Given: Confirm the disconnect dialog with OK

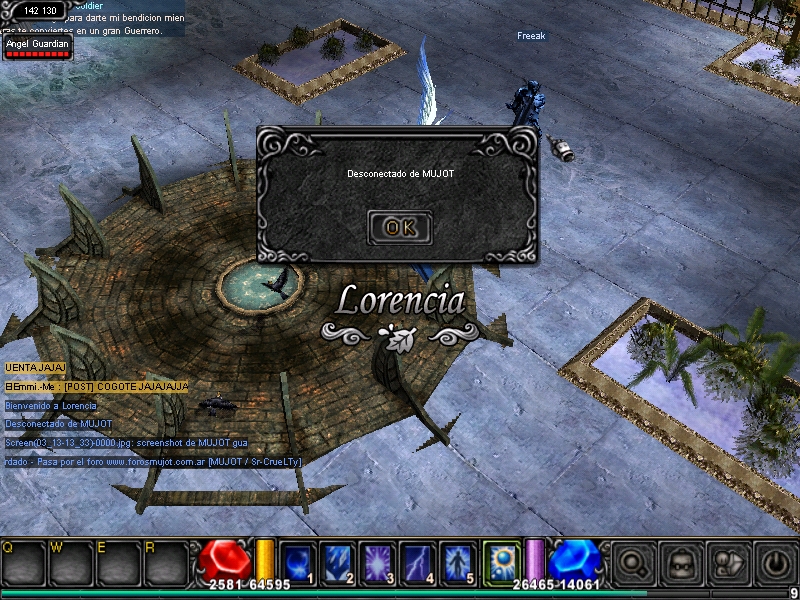Looking at the screenshot, I should 400,227.
